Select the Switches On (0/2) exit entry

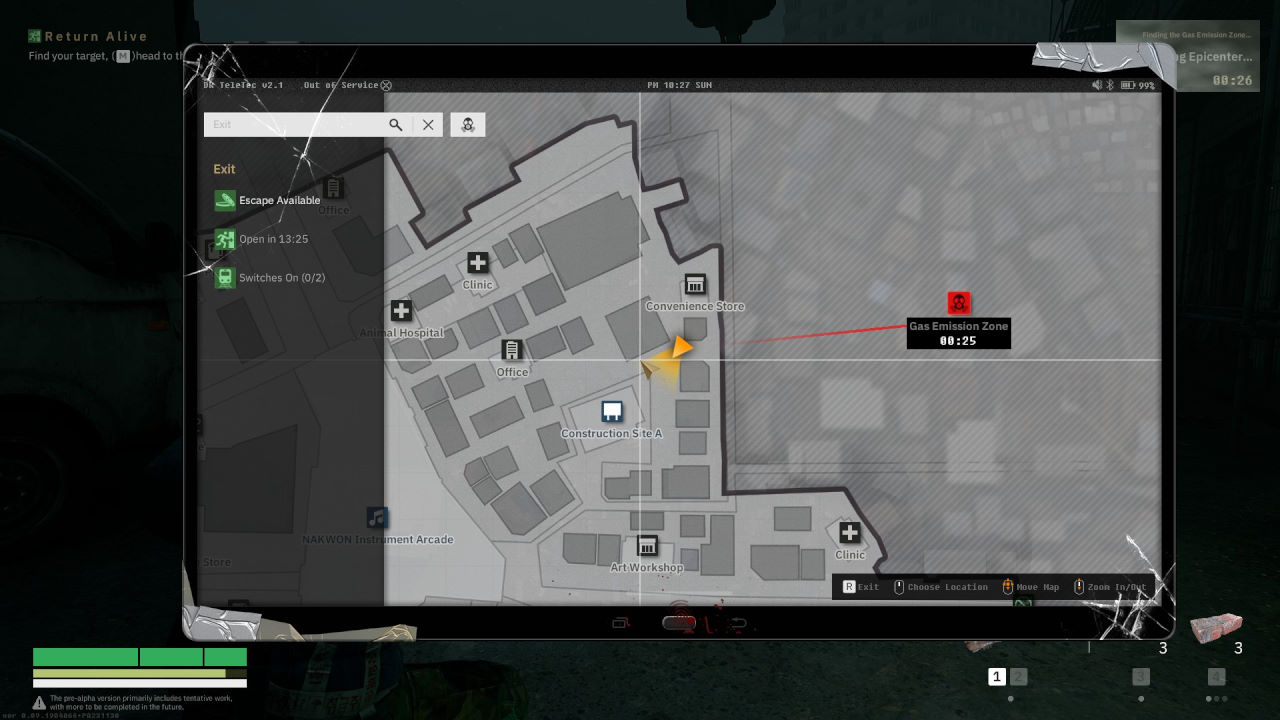point(270,277)
